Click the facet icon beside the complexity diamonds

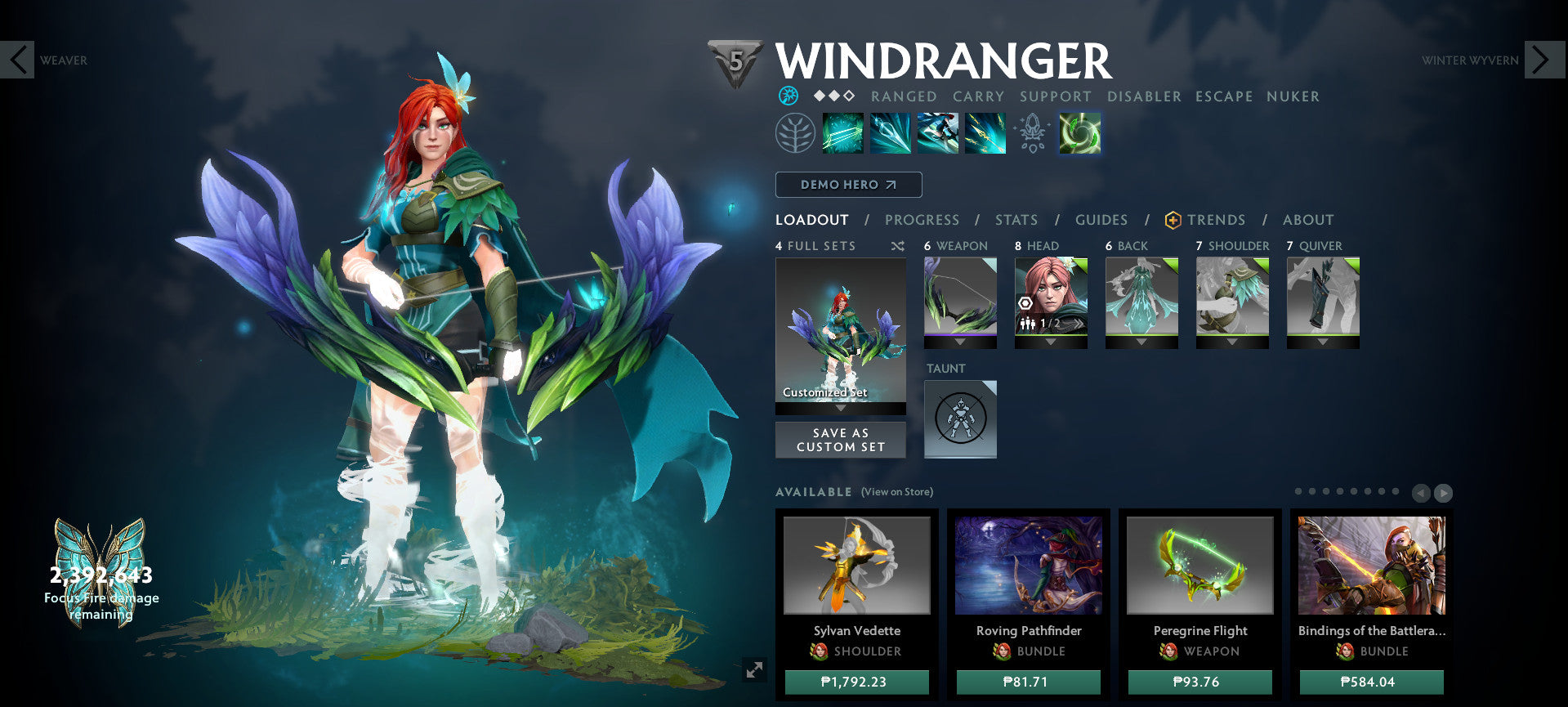pos(787,96)
